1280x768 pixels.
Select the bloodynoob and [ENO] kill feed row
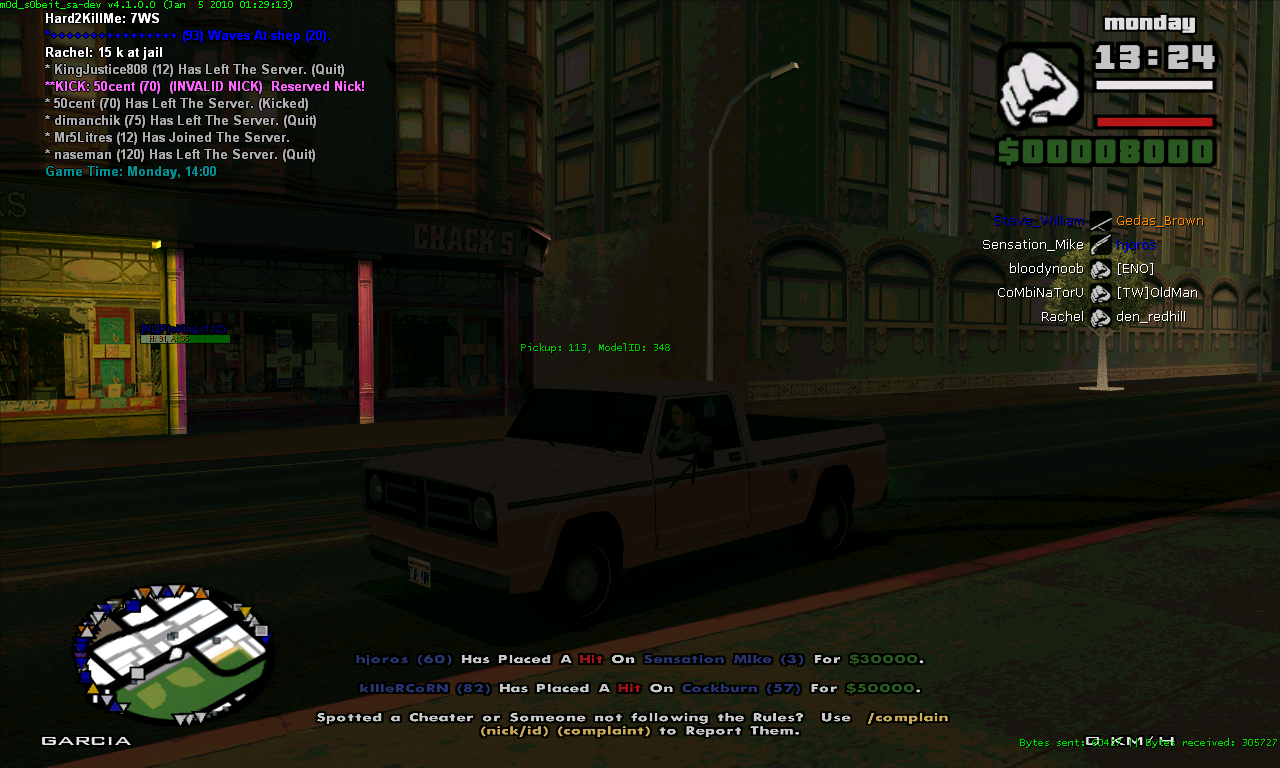[x=1100, y=269]
